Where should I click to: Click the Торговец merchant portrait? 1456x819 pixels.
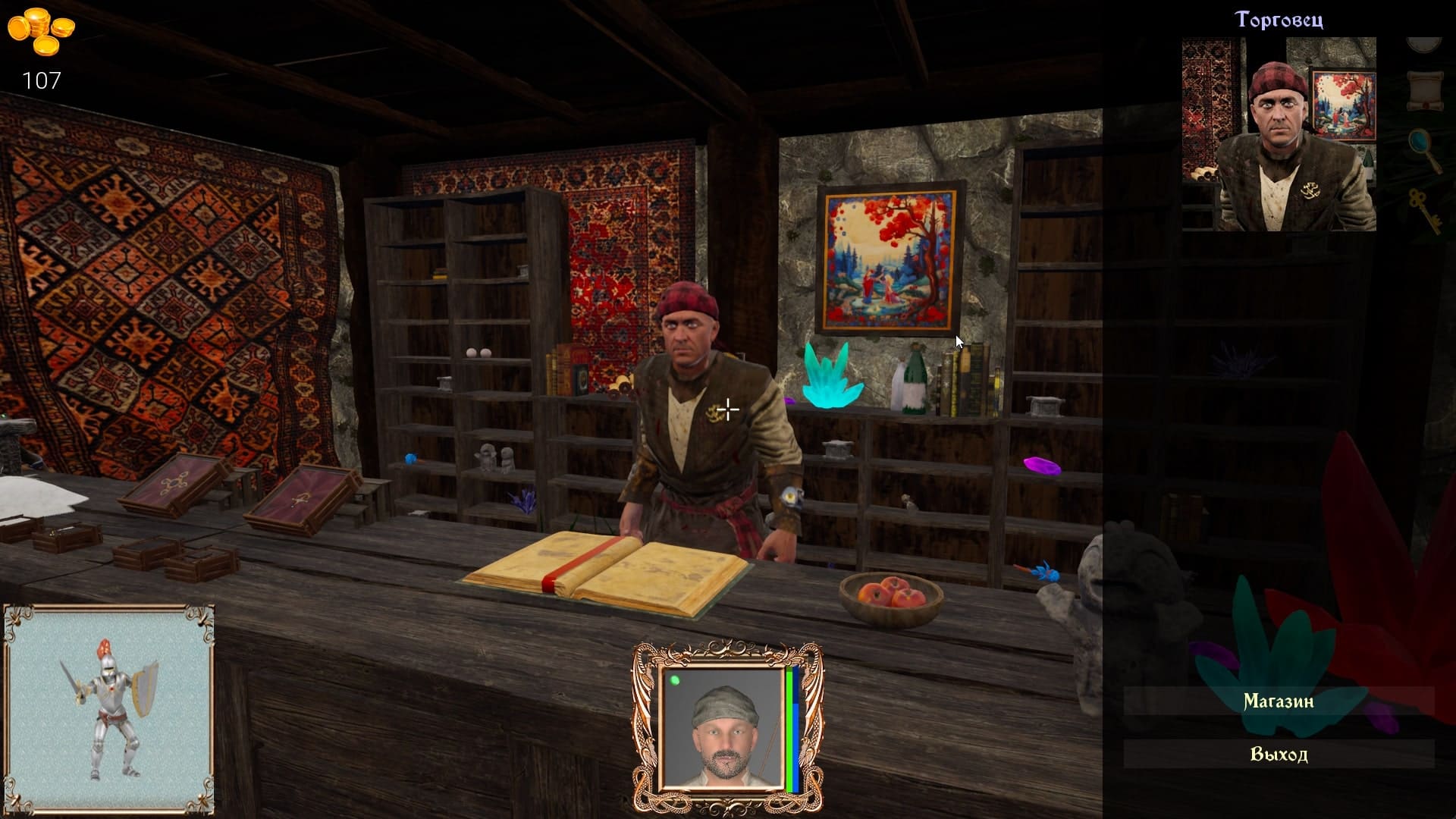[1279, 134]
